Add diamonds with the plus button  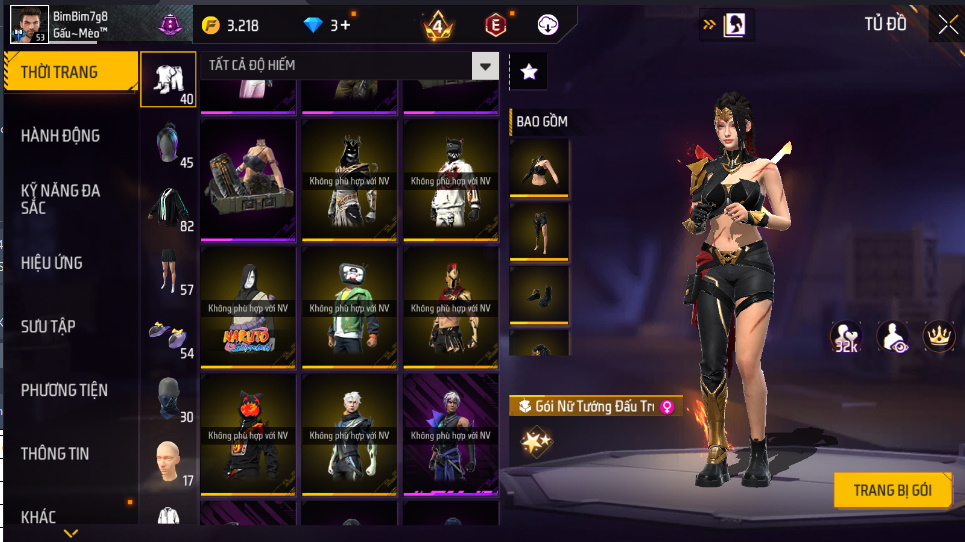346,25
